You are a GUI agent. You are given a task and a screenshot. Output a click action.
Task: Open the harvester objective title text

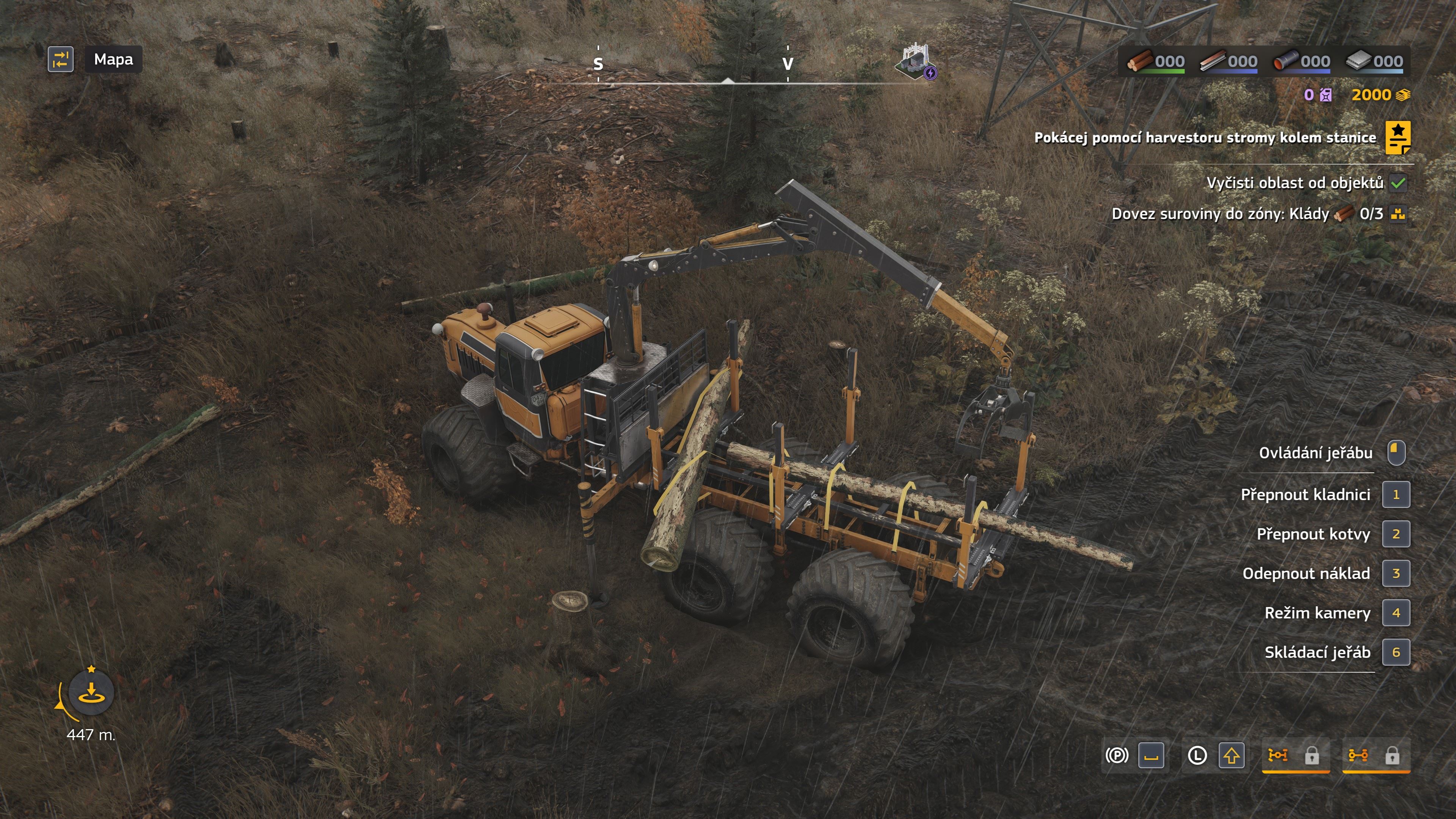tap(1205, 138)
